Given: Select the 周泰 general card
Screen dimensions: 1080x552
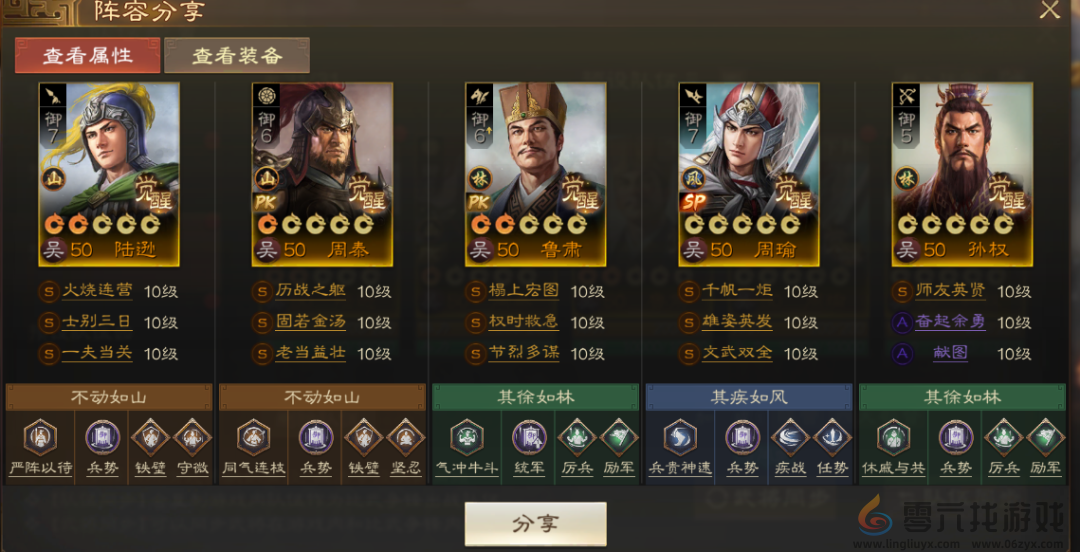Looking at the screenshot, I should point(322,173).
